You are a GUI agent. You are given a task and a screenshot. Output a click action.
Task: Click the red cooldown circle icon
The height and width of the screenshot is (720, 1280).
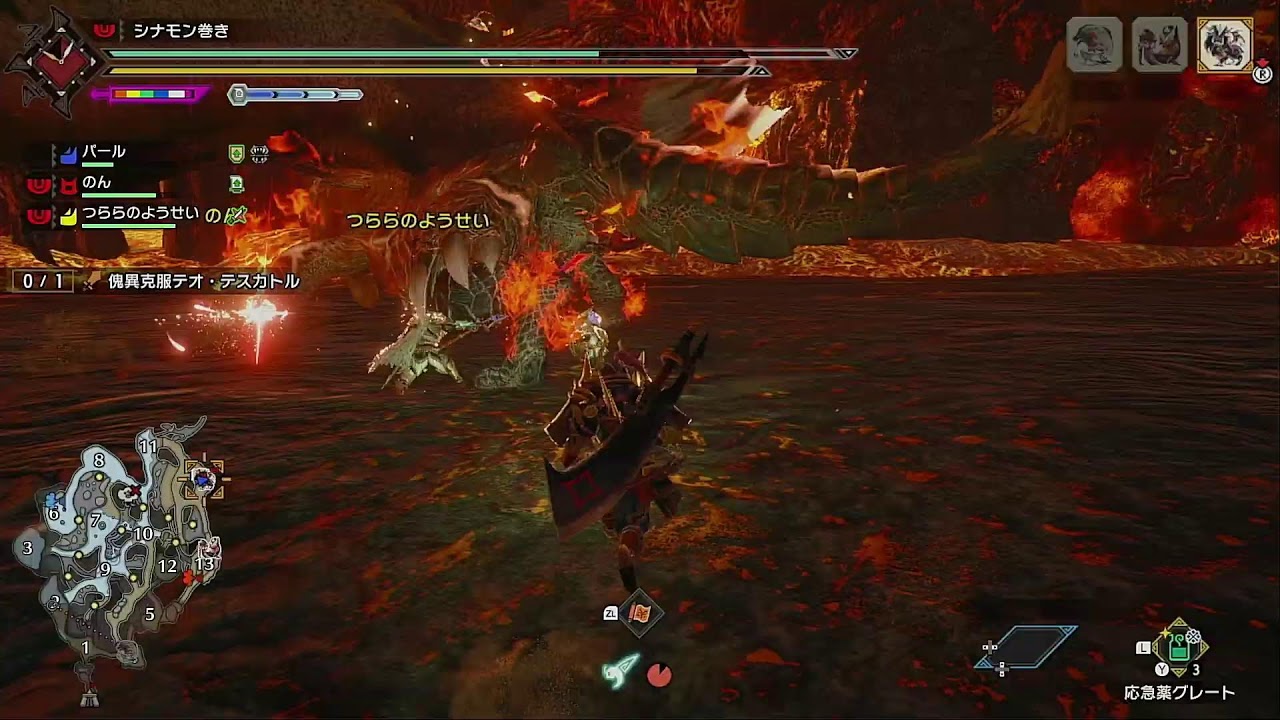(x=659, y=676)
